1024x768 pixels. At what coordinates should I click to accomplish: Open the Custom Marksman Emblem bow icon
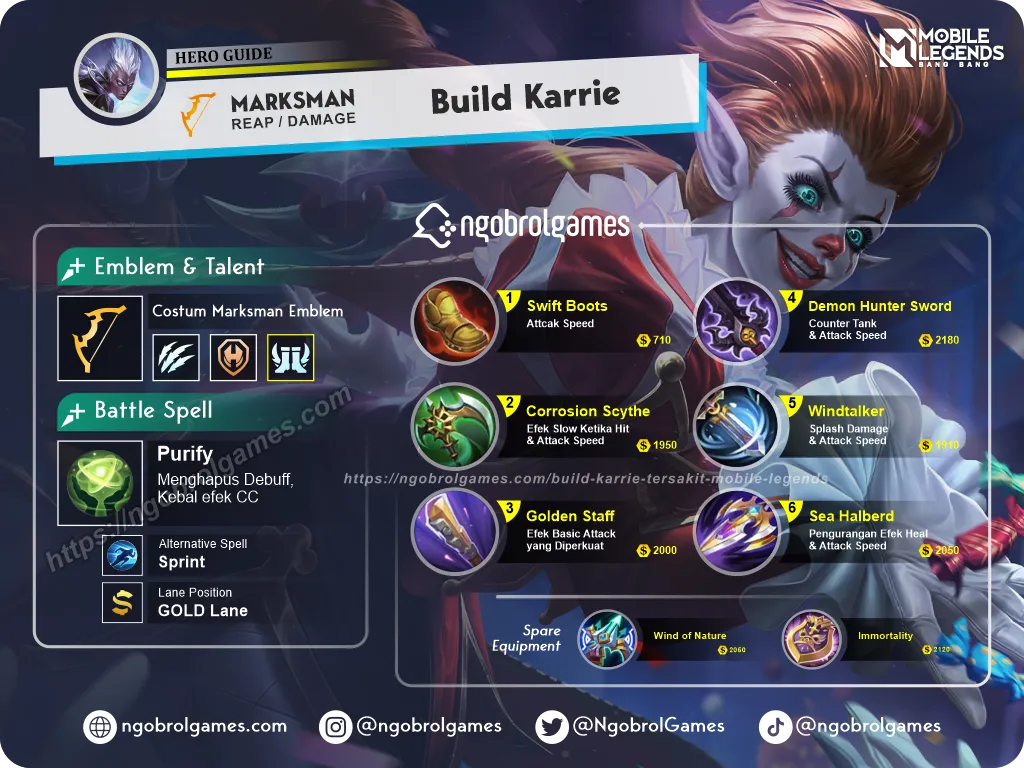click(99, 338)
